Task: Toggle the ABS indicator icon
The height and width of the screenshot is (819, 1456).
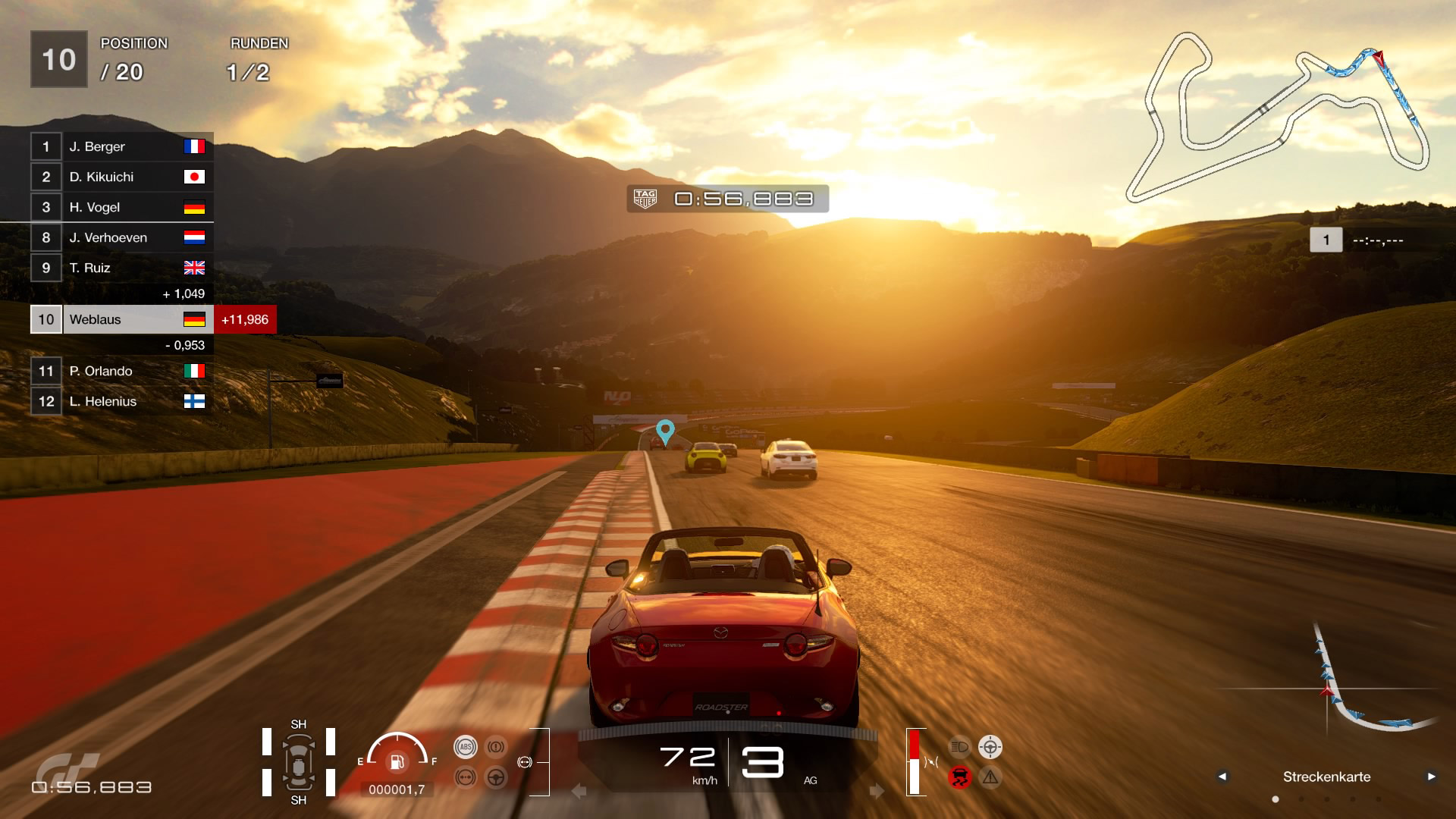Action: coord(465,747)
